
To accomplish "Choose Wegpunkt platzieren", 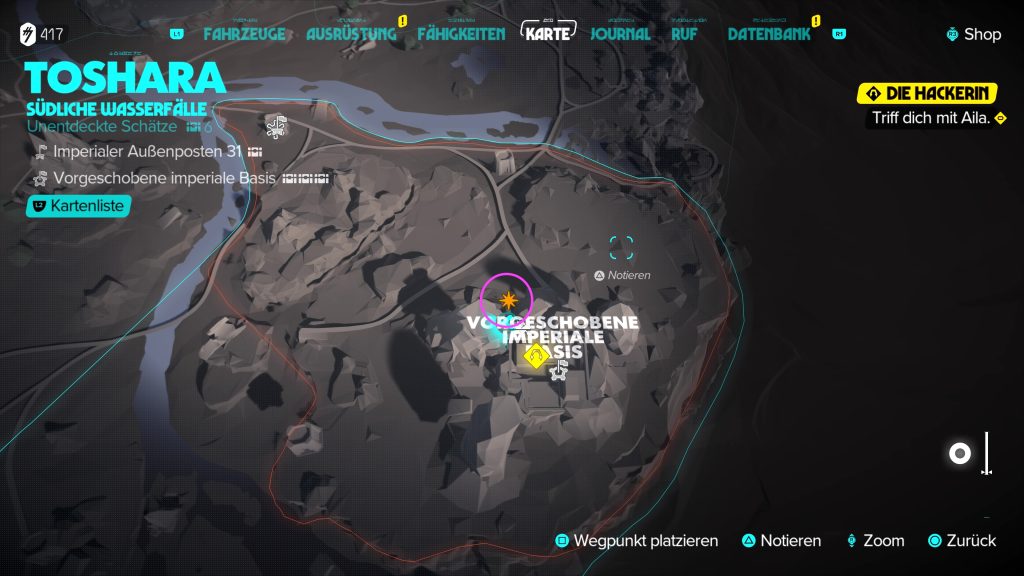I will (637, 541).
